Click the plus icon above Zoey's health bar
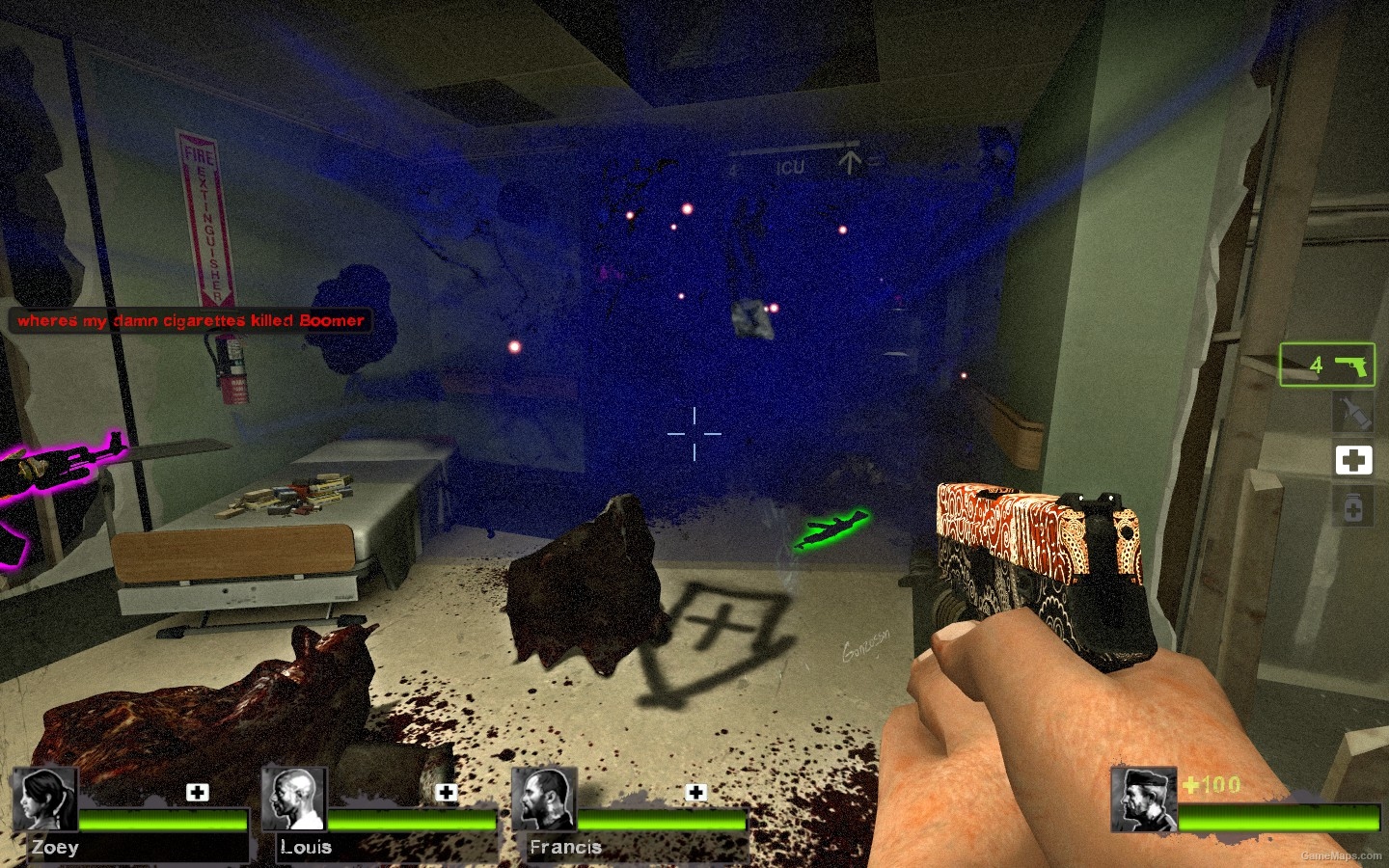Screen dimensions: 1389x868 click(199, 792)
